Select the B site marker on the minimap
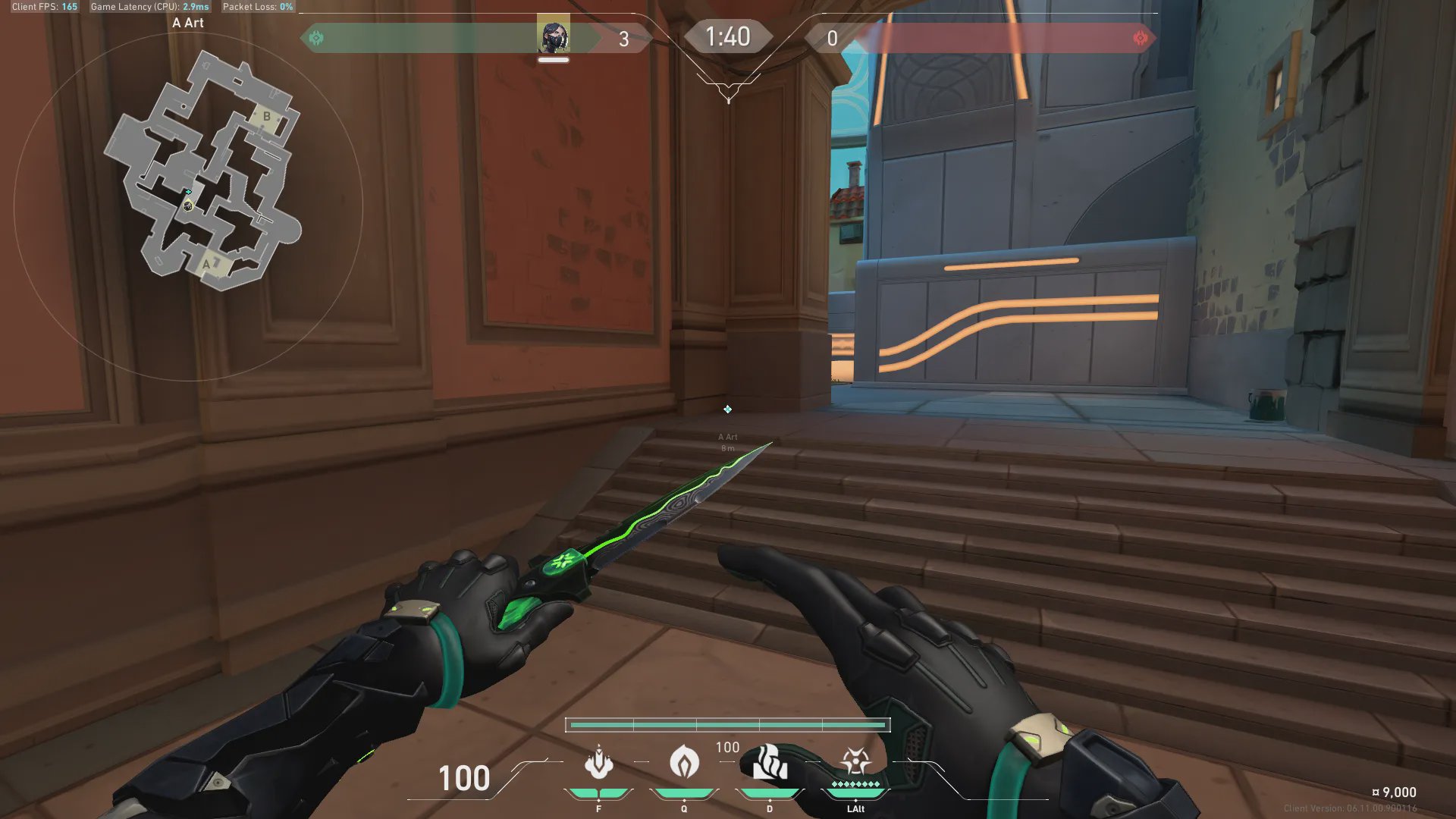The height and width of the screenshot is (819, 1456). [266, 117]
